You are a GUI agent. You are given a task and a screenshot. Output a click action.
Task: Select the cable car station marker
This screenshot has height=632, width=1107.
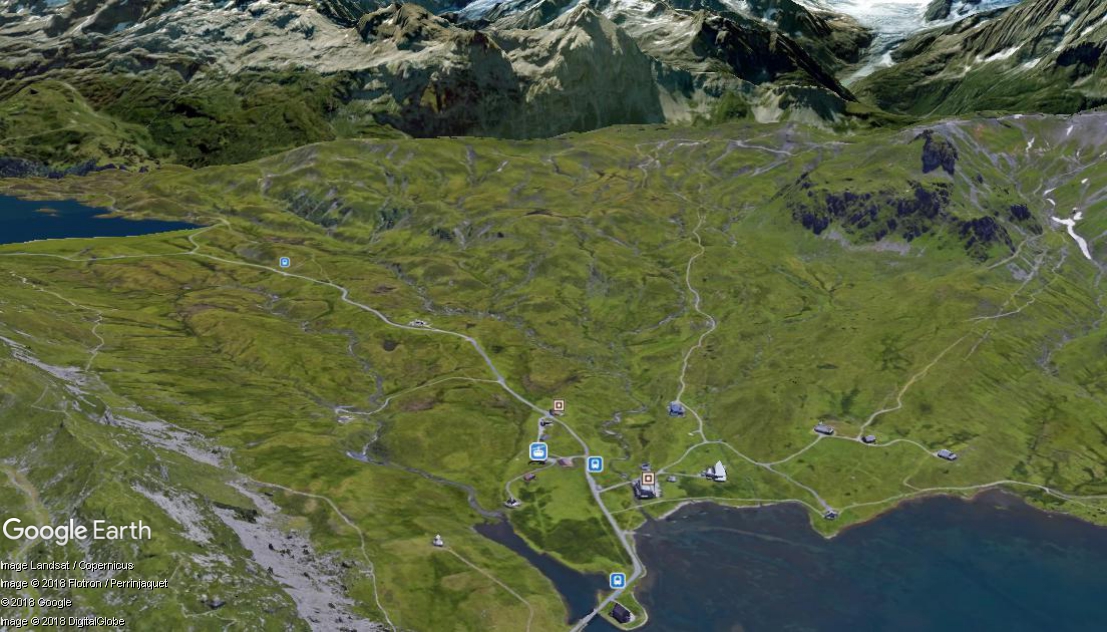coord(538,451)
